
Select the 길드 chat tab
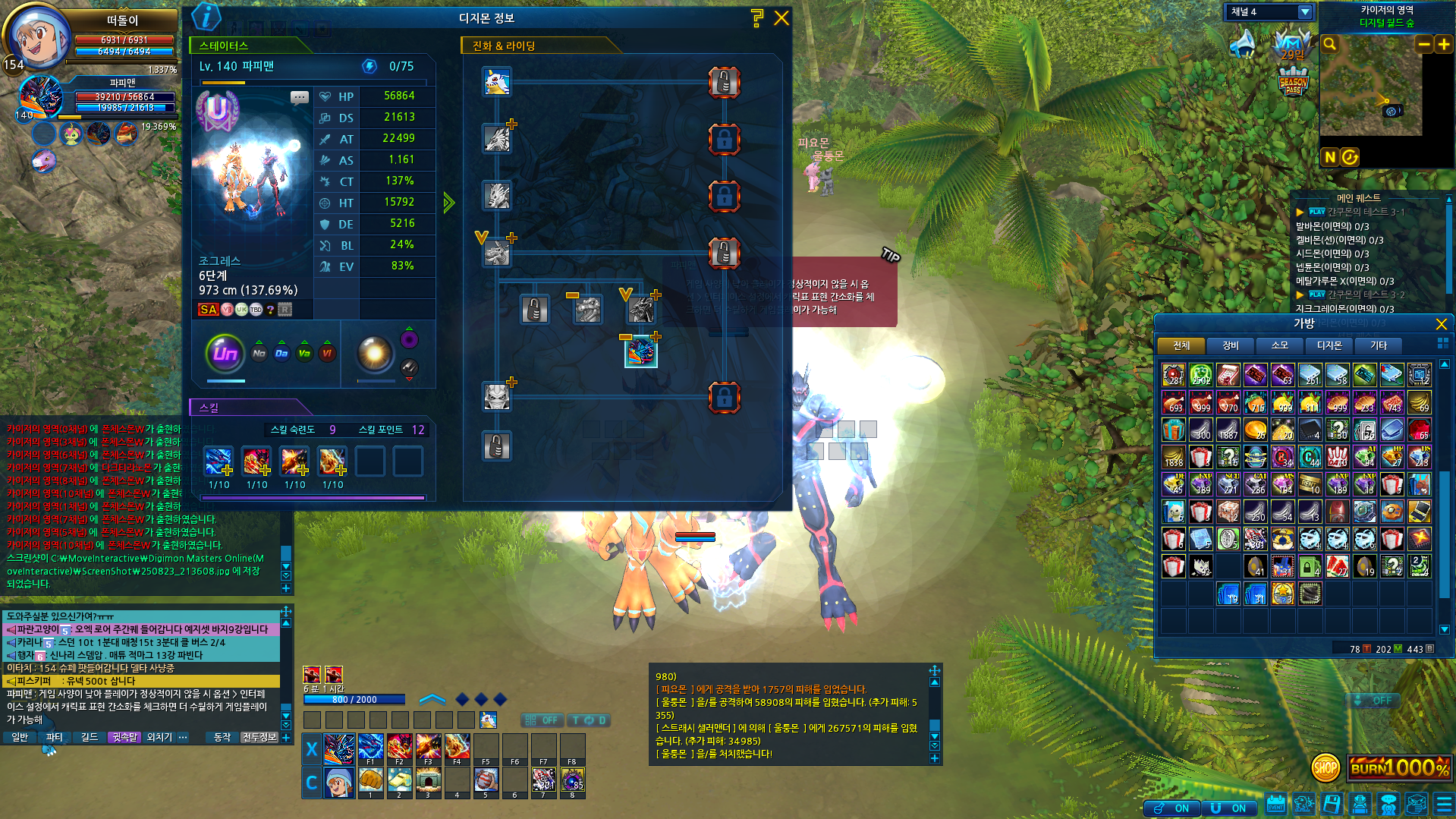(x=90, y=737)
